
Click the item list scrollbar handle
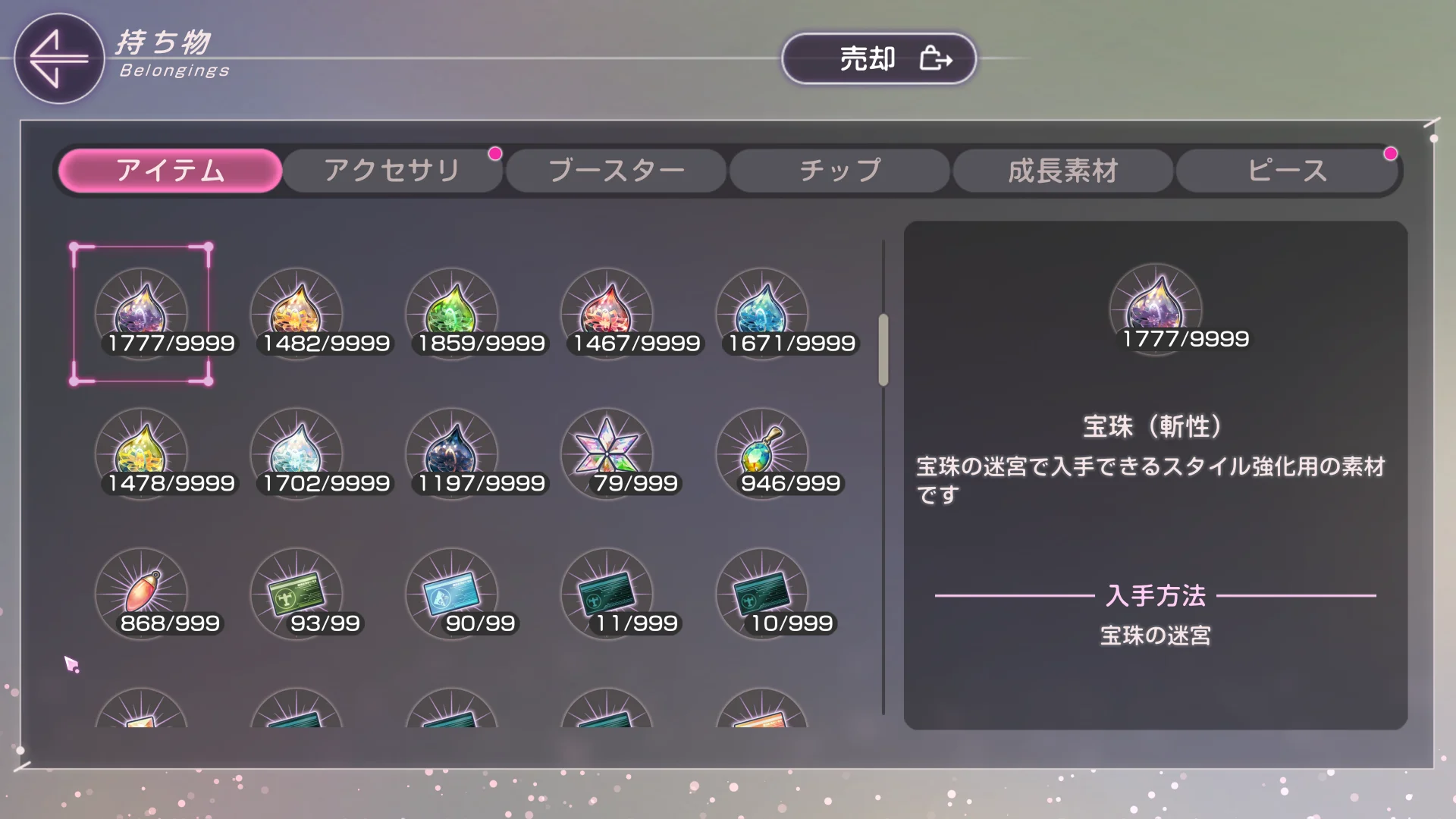click(x=883, y=350)
